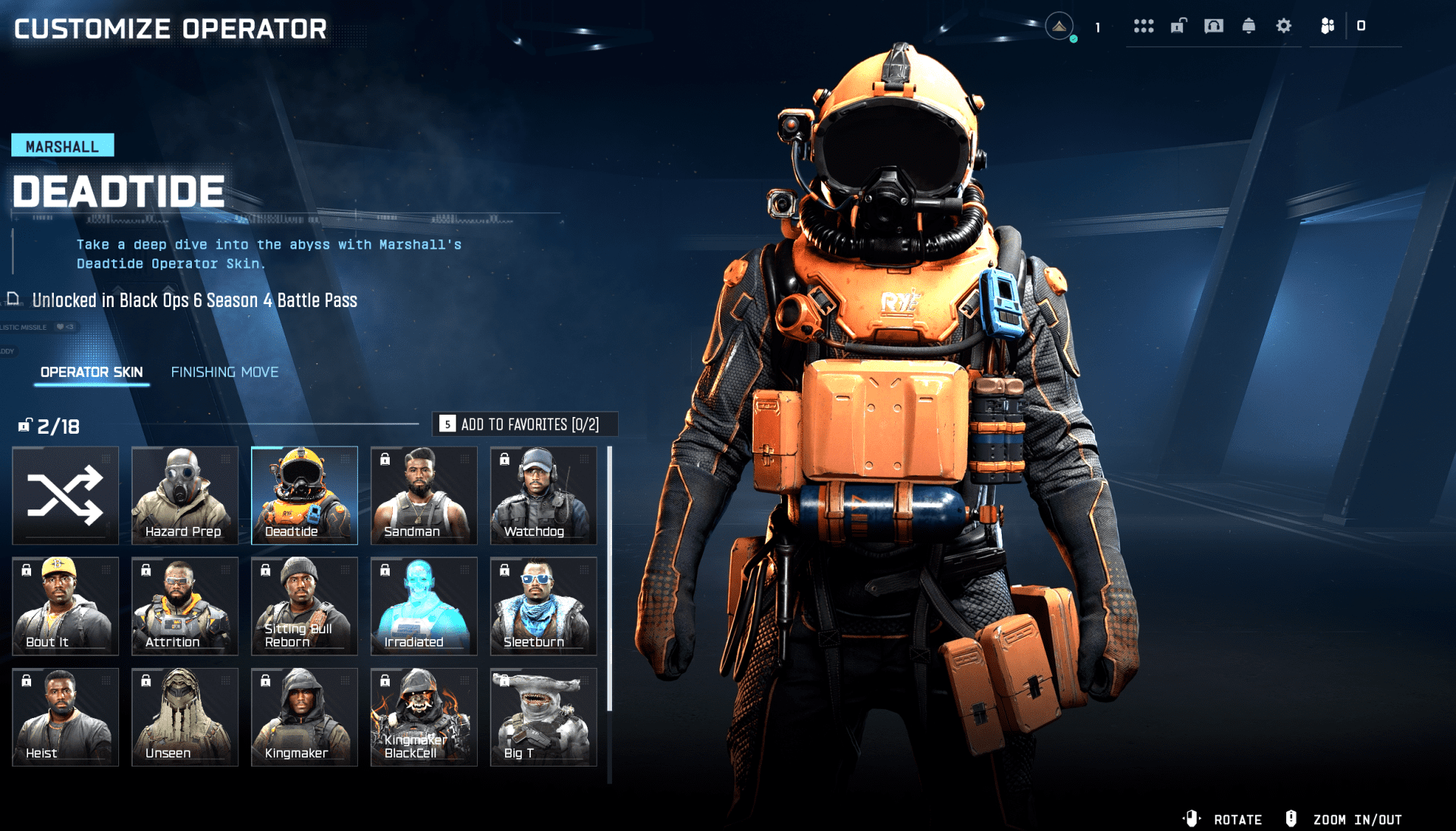Select the Bout It skin tile

[x=65, y=606]
